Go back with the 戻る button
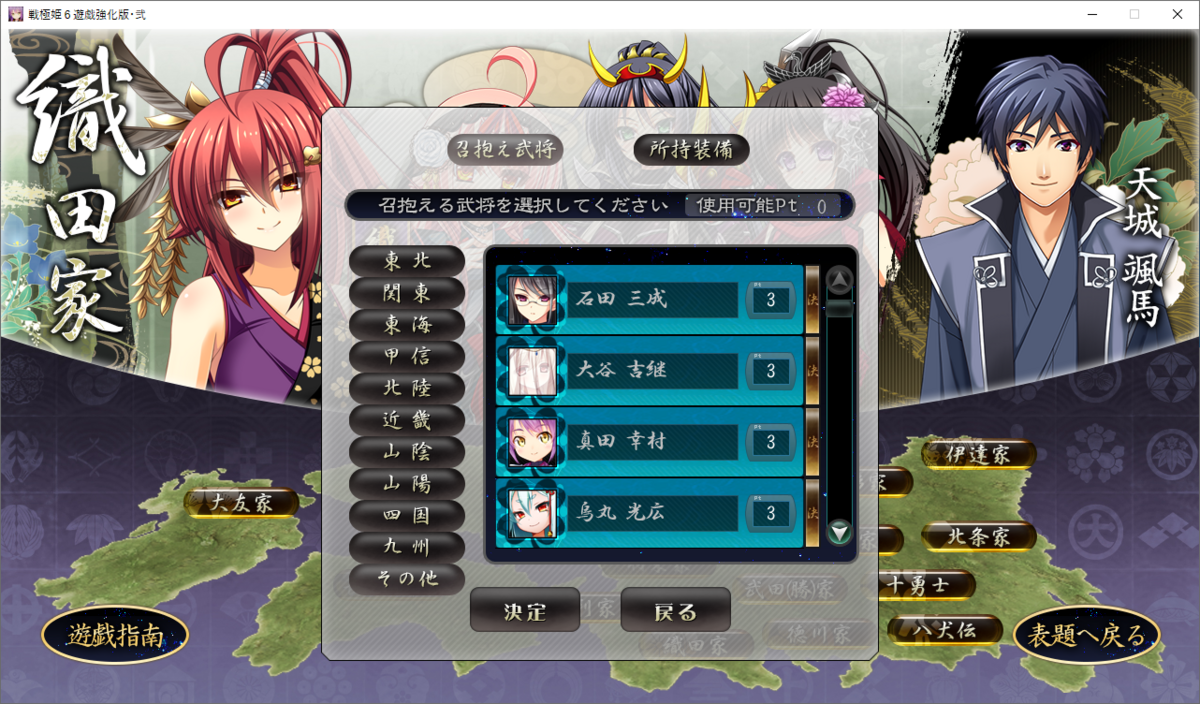 pyautogui.click(x=675, y=610)
